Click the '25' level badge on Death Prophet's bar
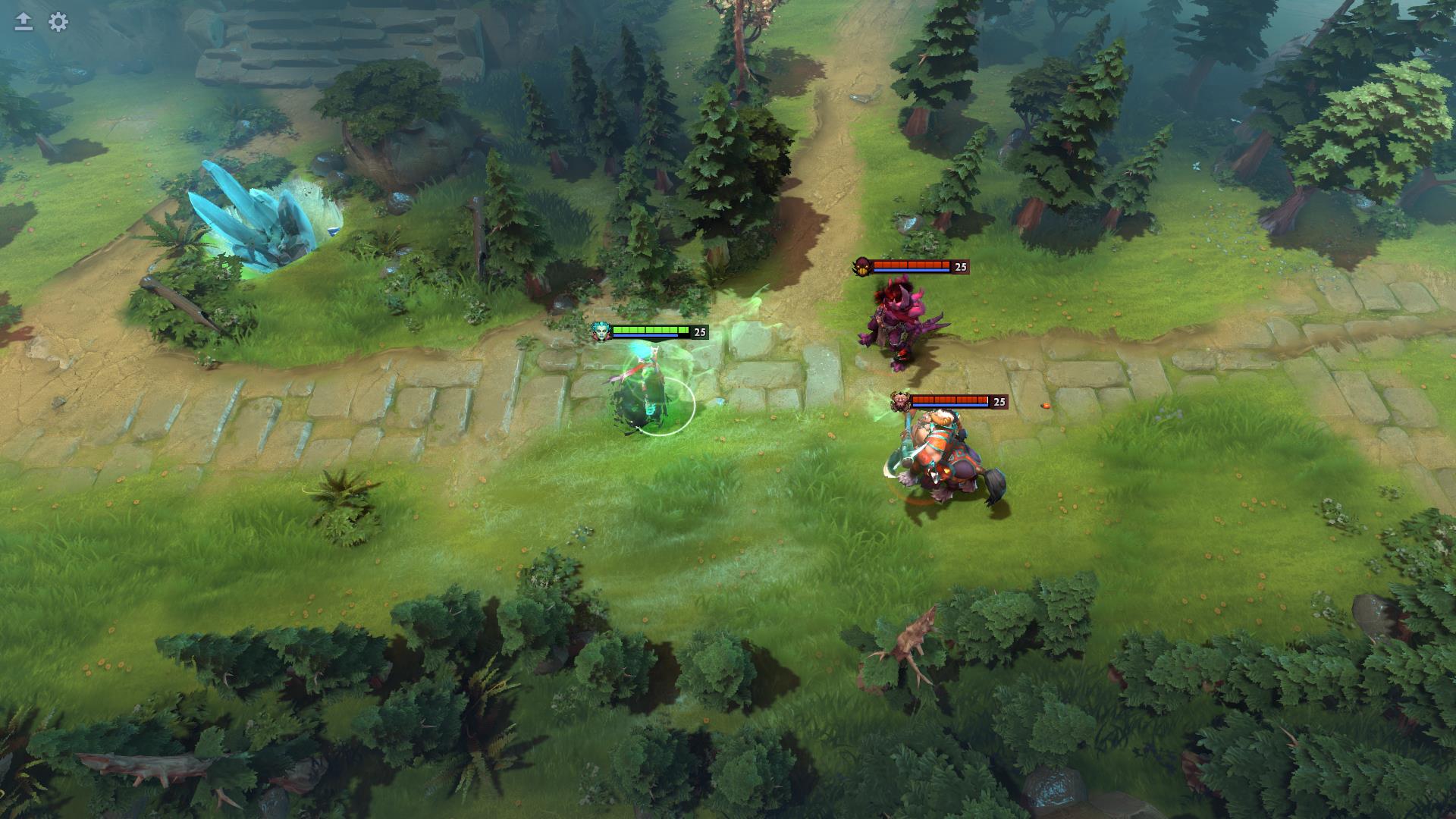Image resolution: width=1456 pixels, height=819 pixels. click(699, 331)
